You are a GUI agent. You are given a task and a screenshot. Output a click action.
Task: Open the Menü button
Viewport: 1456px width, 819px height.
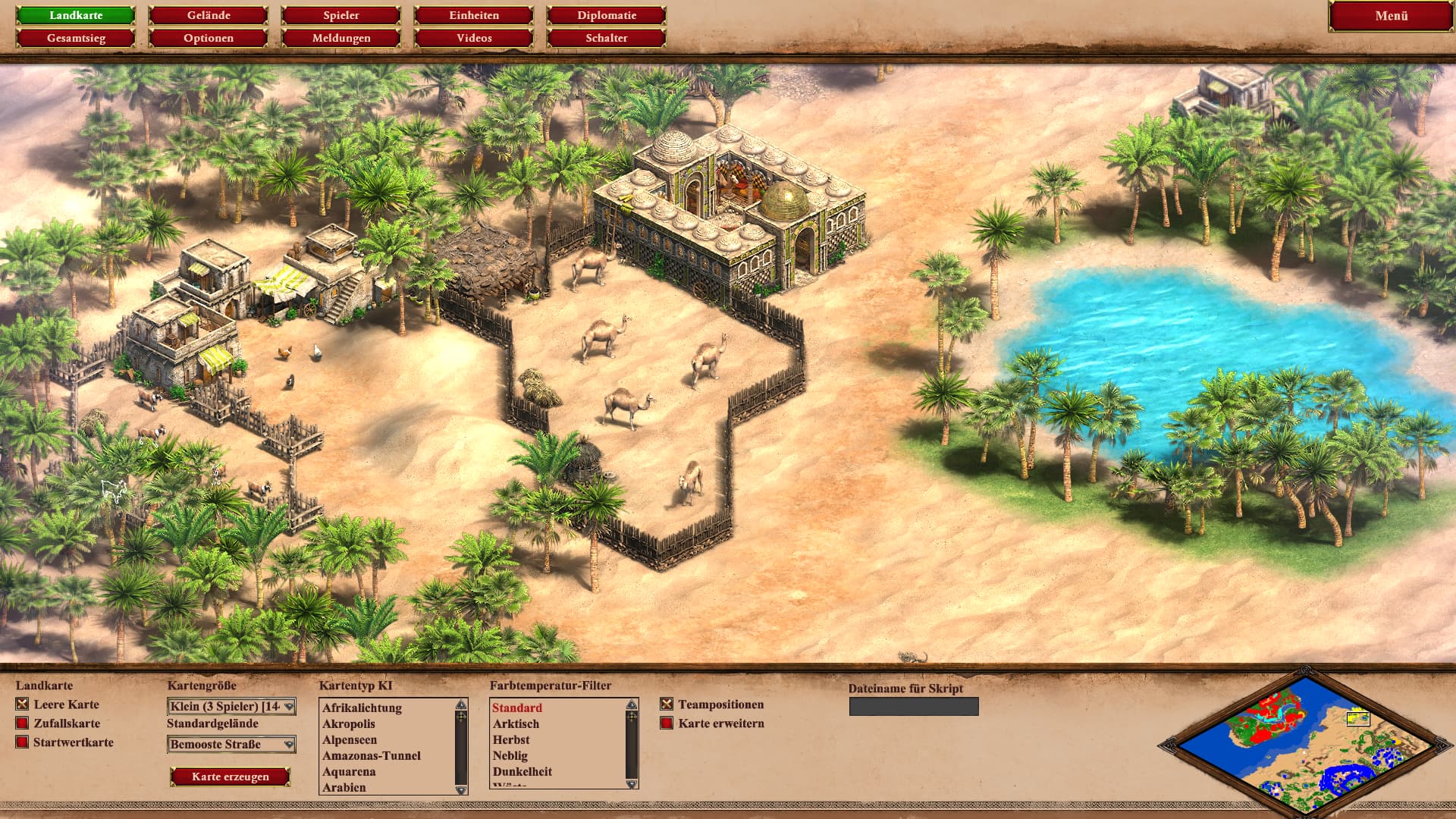pos(1391,16)
